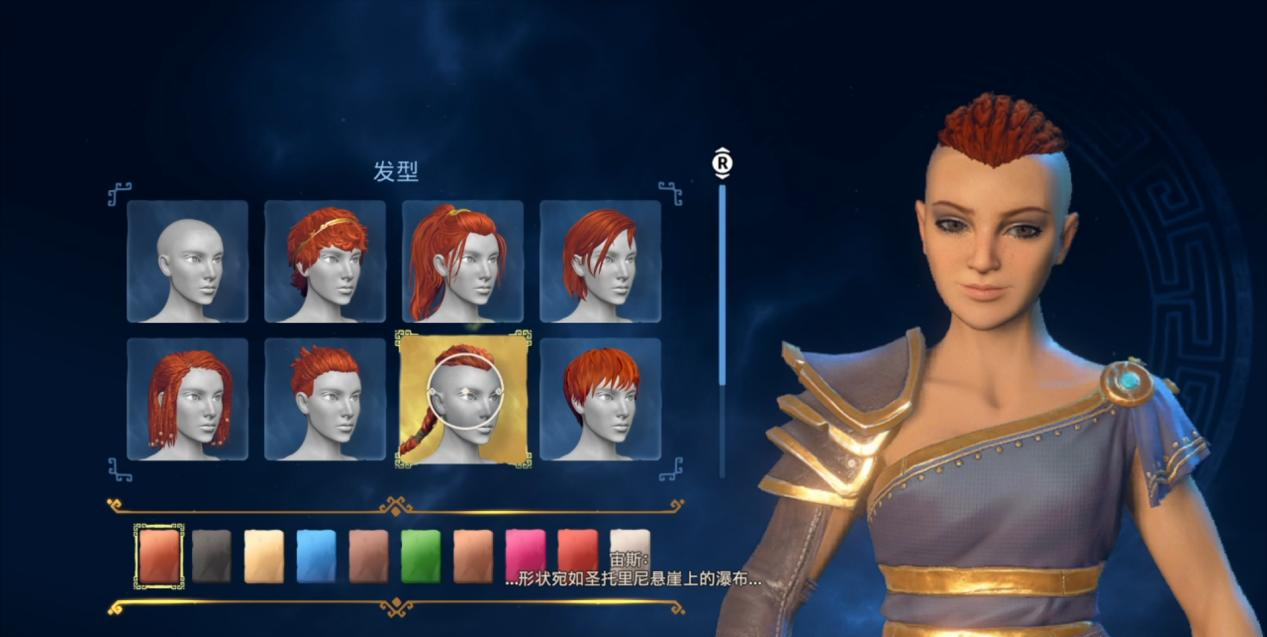
Task: Select the green hair color swatch
Action: point(421,555)
